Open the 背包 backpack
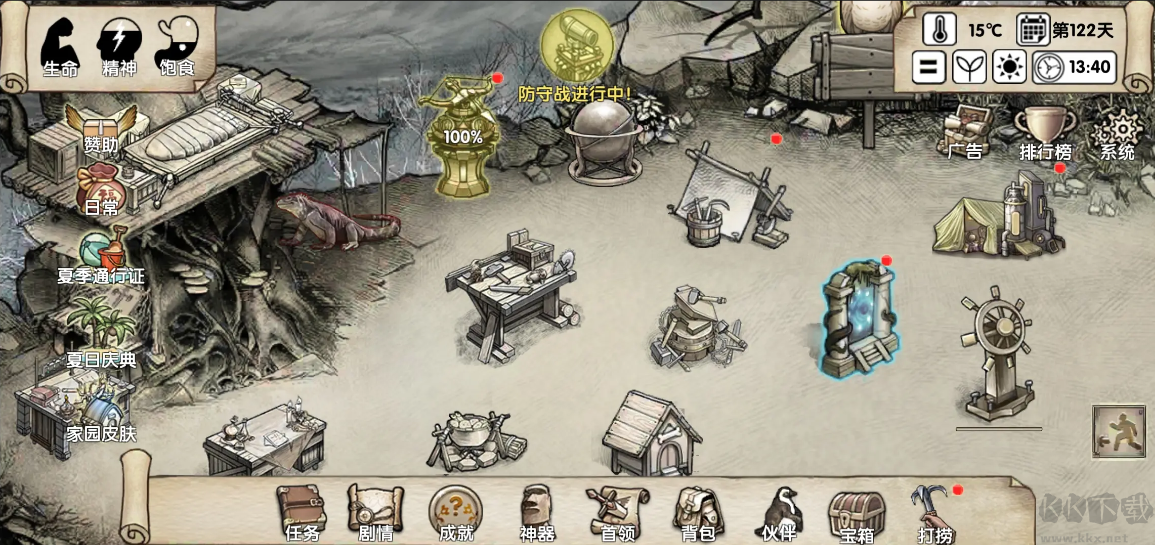The width and height of the screenshot is (1155, 545). (x=697, y=510)
